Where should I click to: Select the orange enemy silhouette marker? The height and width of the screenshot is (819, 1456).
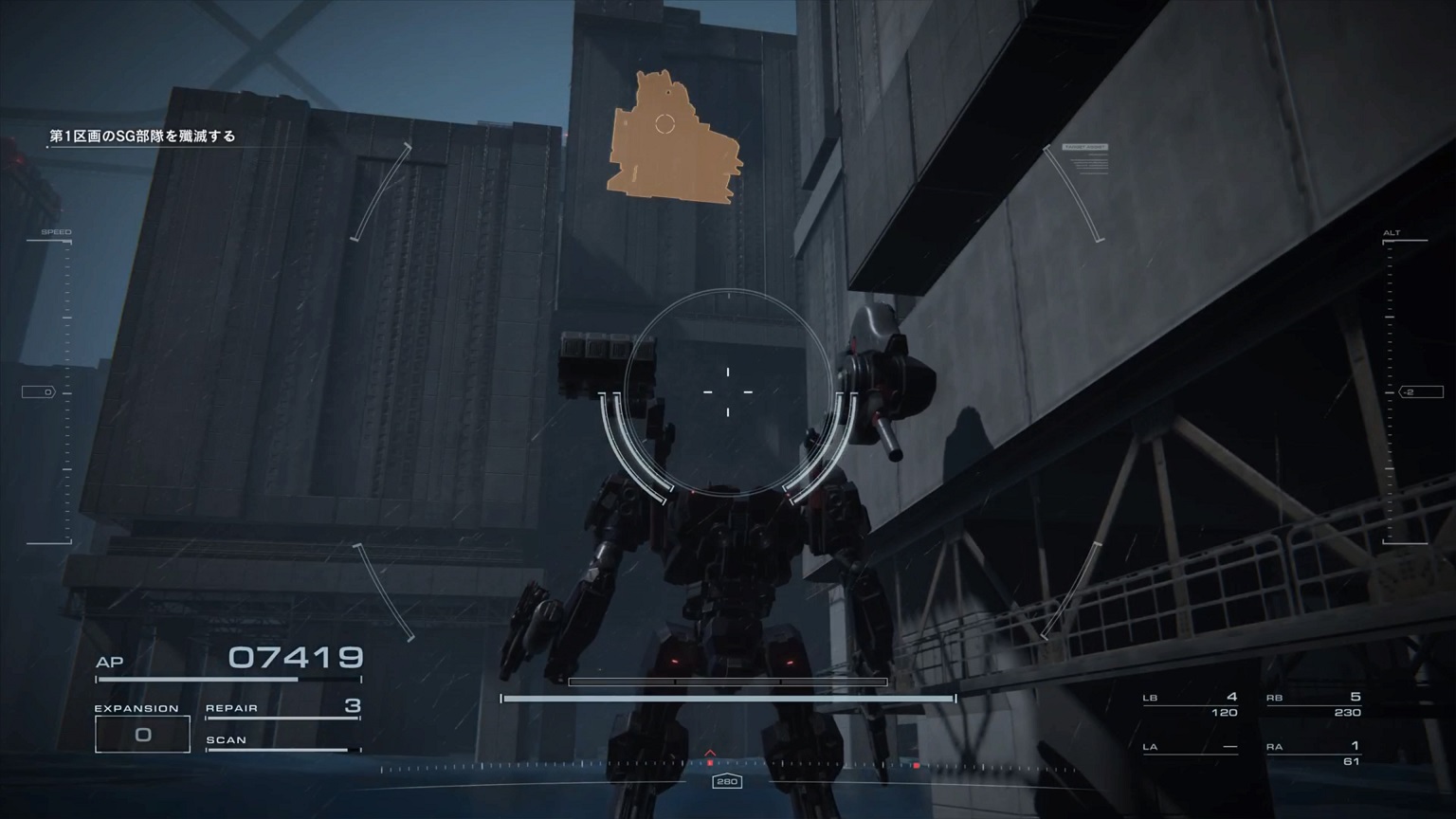(674, 133)
